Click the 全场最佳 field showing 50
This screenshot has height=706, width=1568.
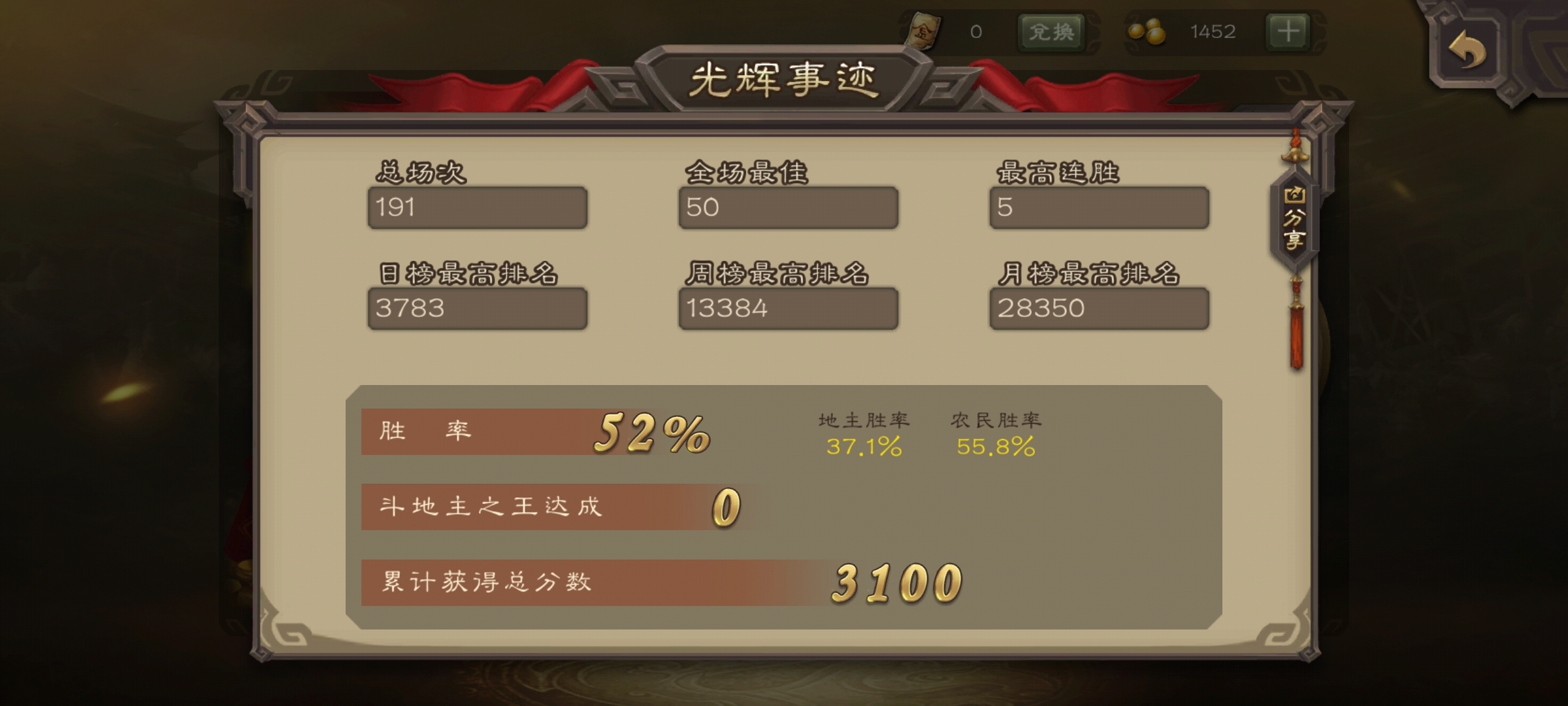coord(787,207)
